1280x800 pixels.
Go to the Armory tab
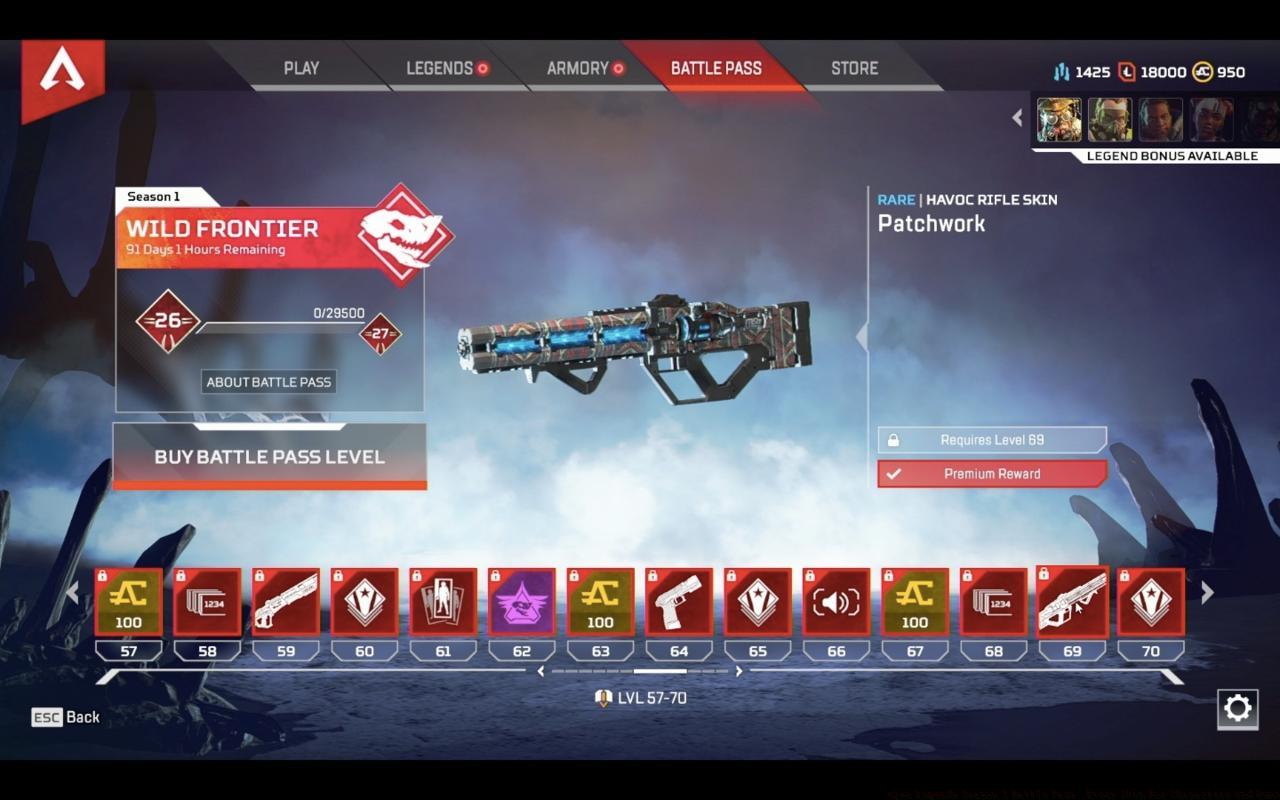[x=584, y=68]
